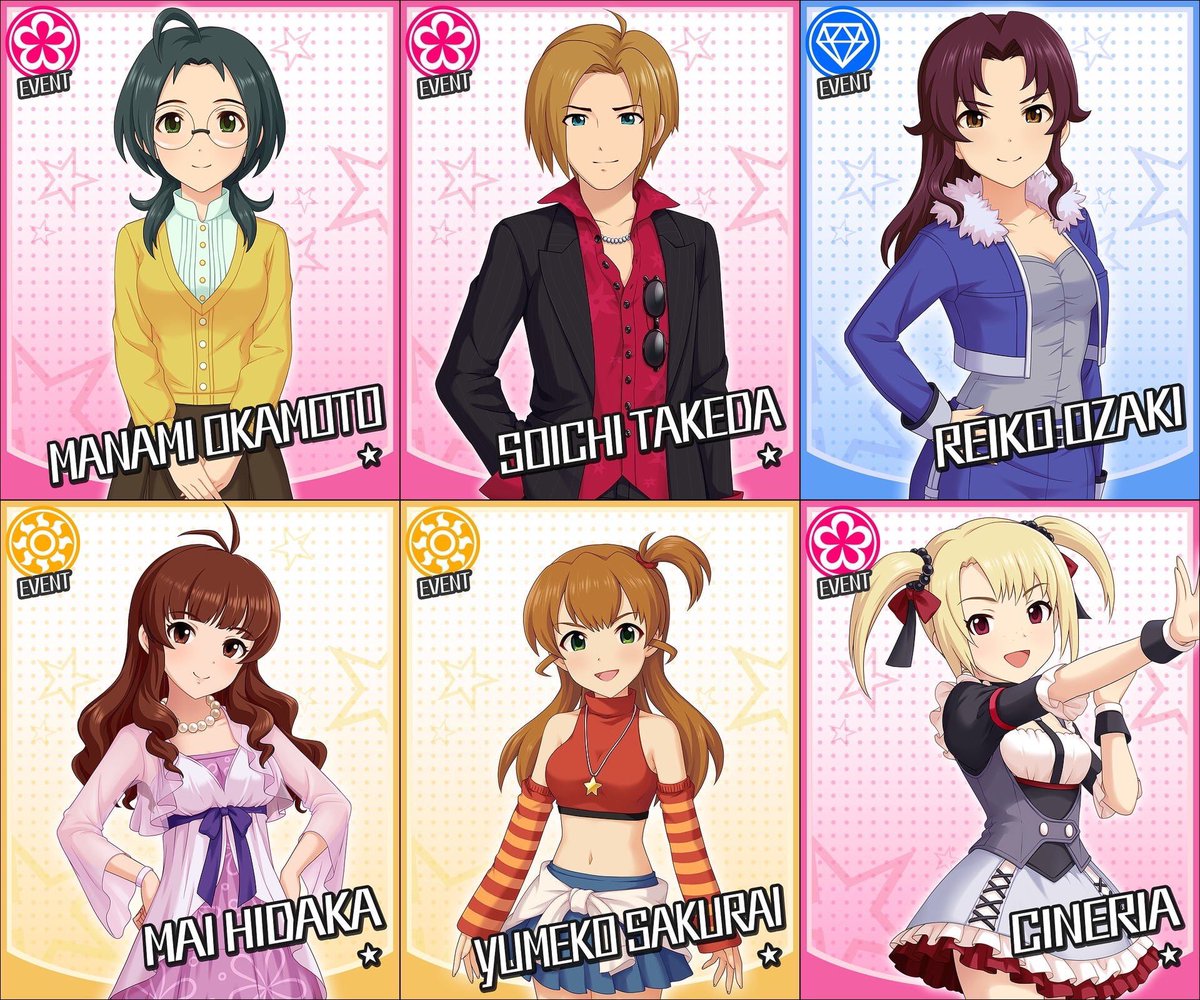This screenshot has height=1000, width=1200.
Task: Choose the Cineria card
Action: pyautogui.click(x=1000, y=750)
